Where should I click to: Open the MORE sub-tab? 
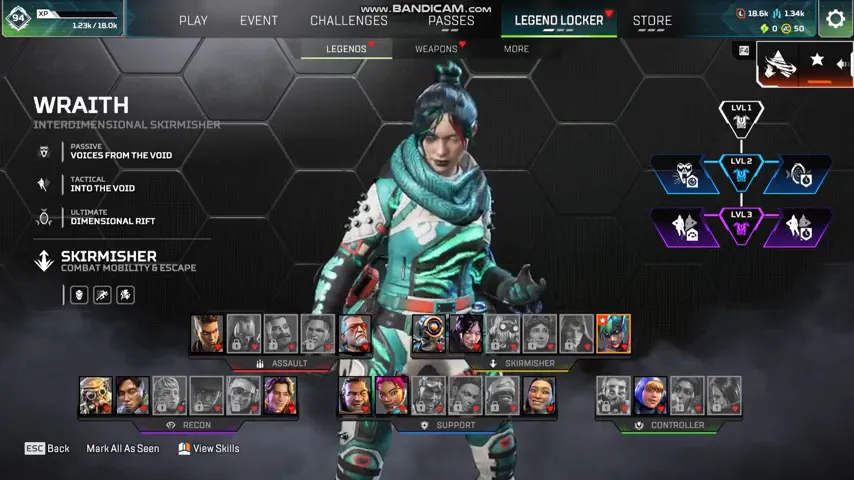[516, 48]
